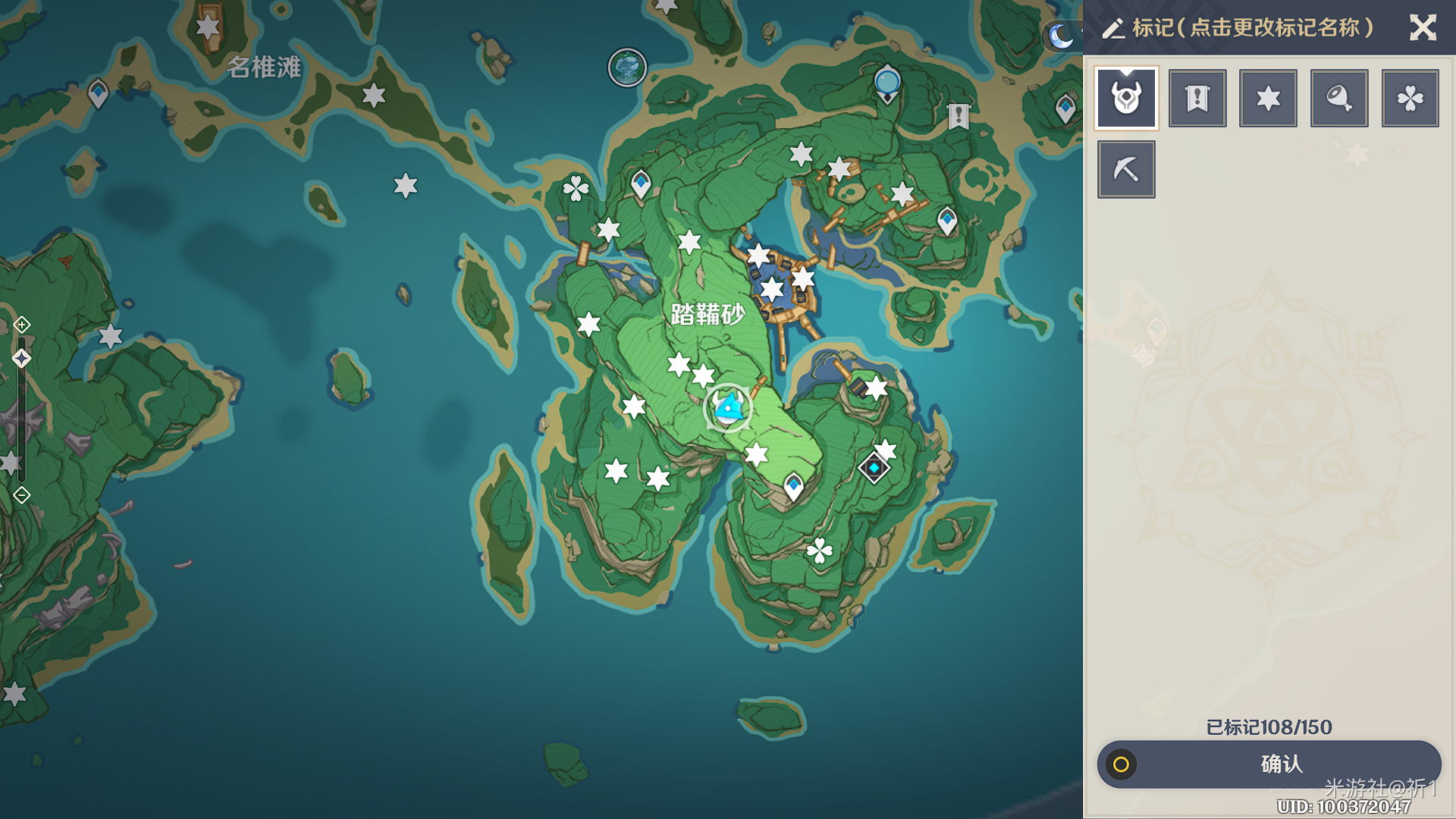Select the teleport waypoint below the player
This screenshot has height=819, width=1456.
(x=793, y=485)
